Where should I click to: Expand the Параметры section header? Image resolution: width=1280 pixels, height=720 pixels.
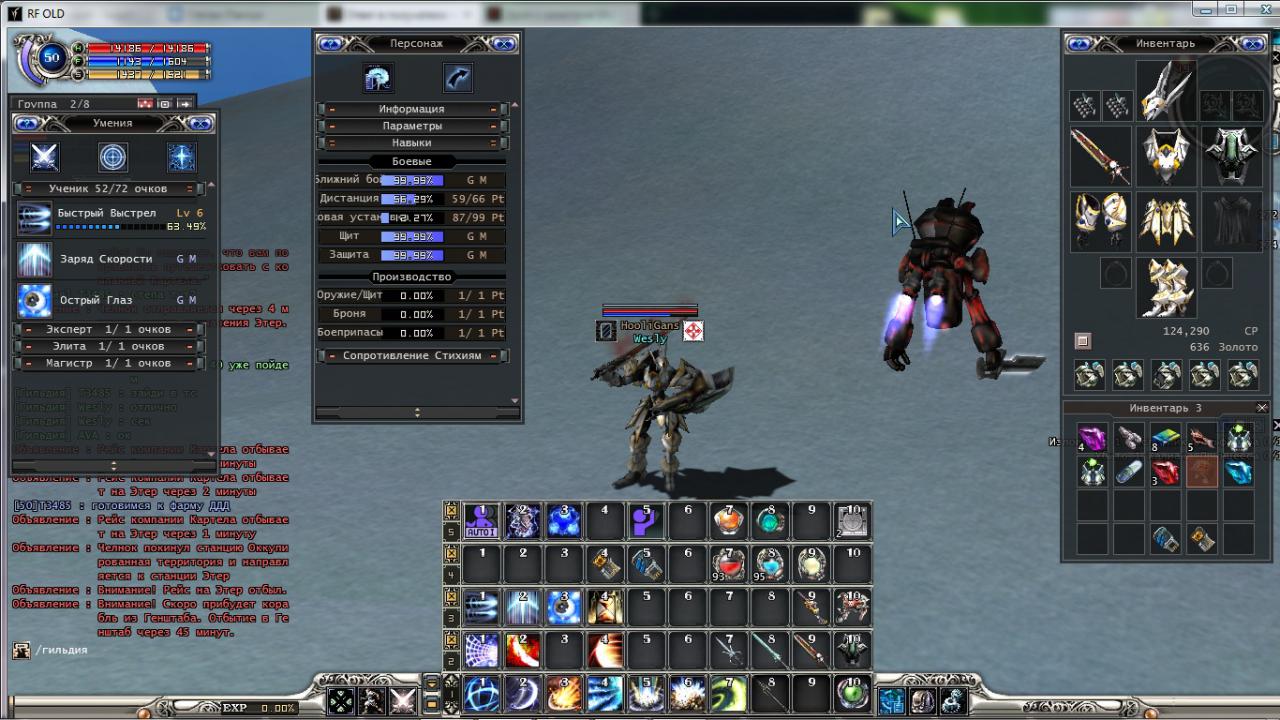pyautogui.click(x=411, y=126)
